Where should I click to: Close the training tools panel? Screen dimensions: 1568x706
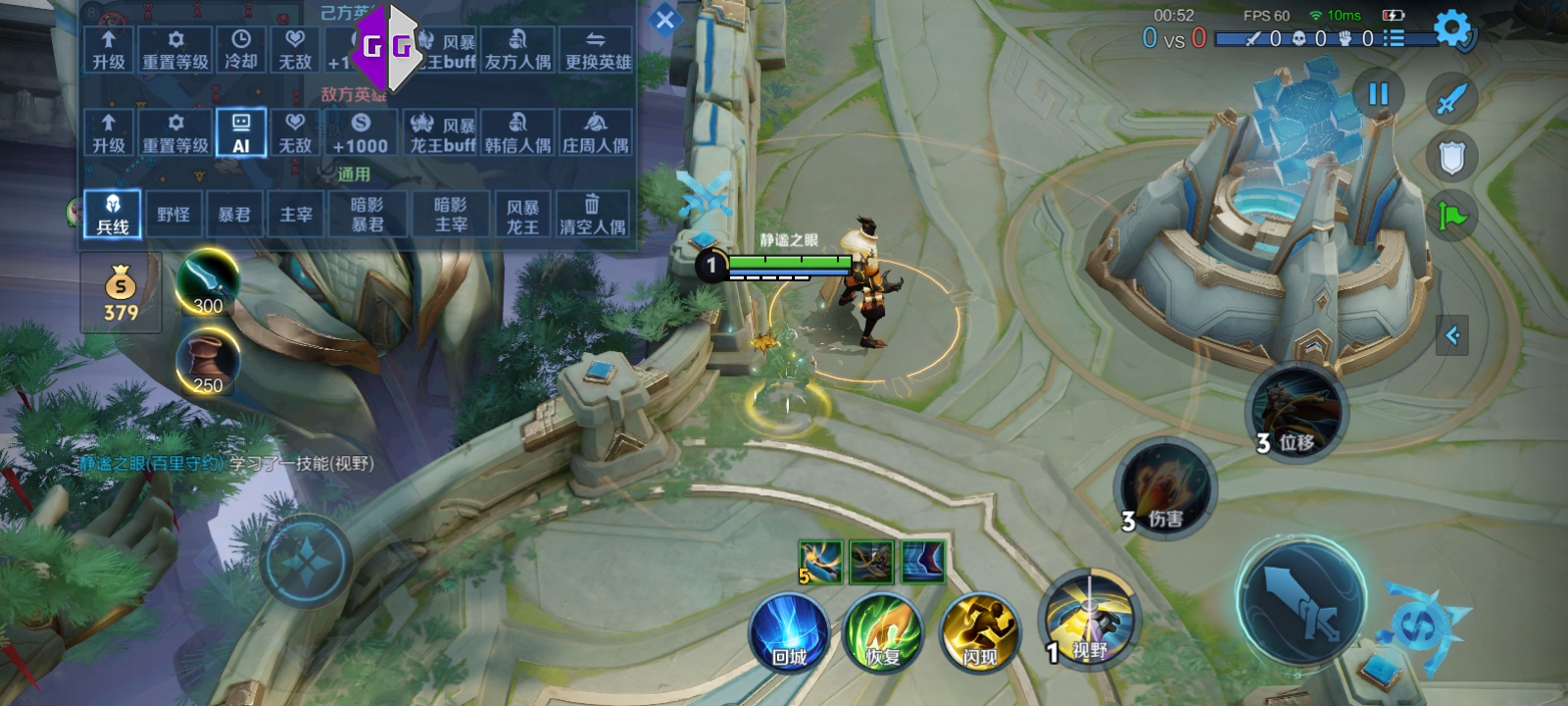pyautogui.click(x=664, y=20)
